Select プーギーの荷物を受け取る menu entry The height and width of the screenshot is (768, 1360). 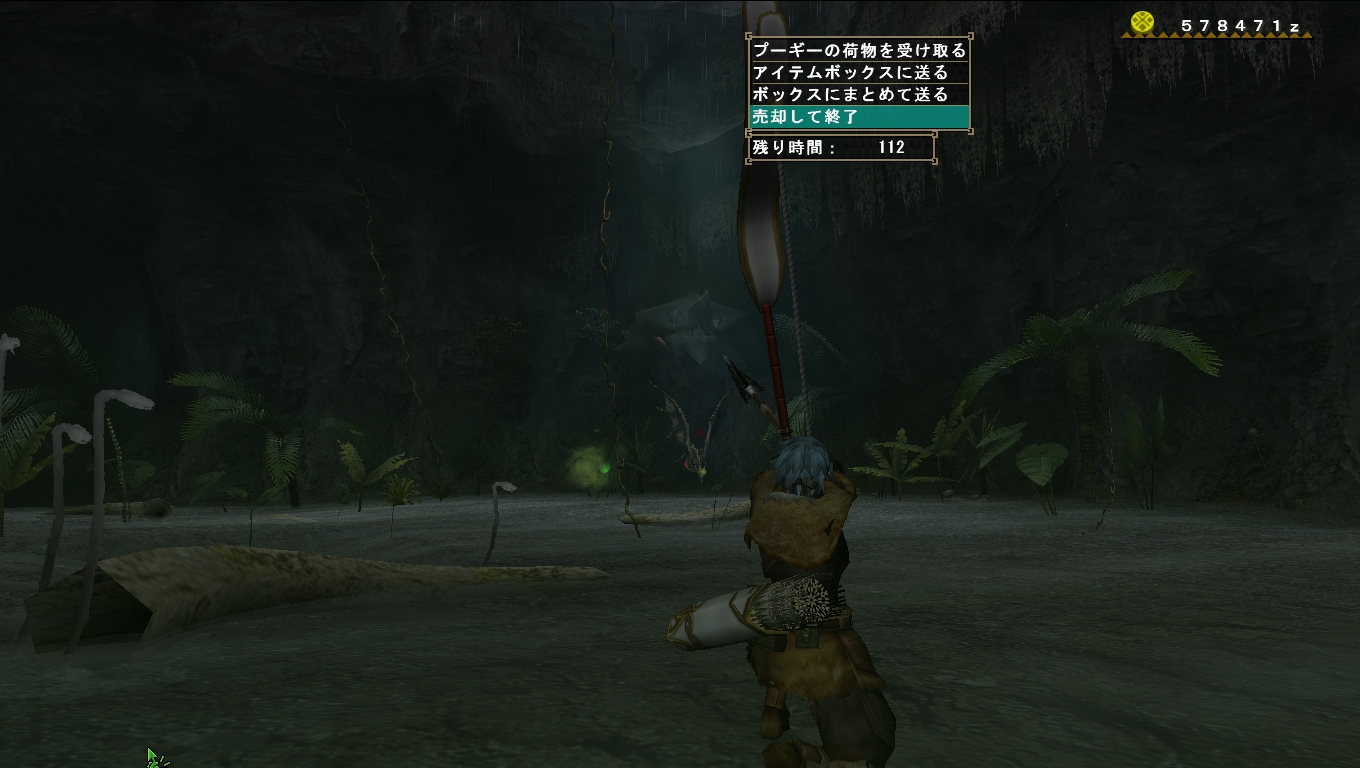[x=858, y=50]
